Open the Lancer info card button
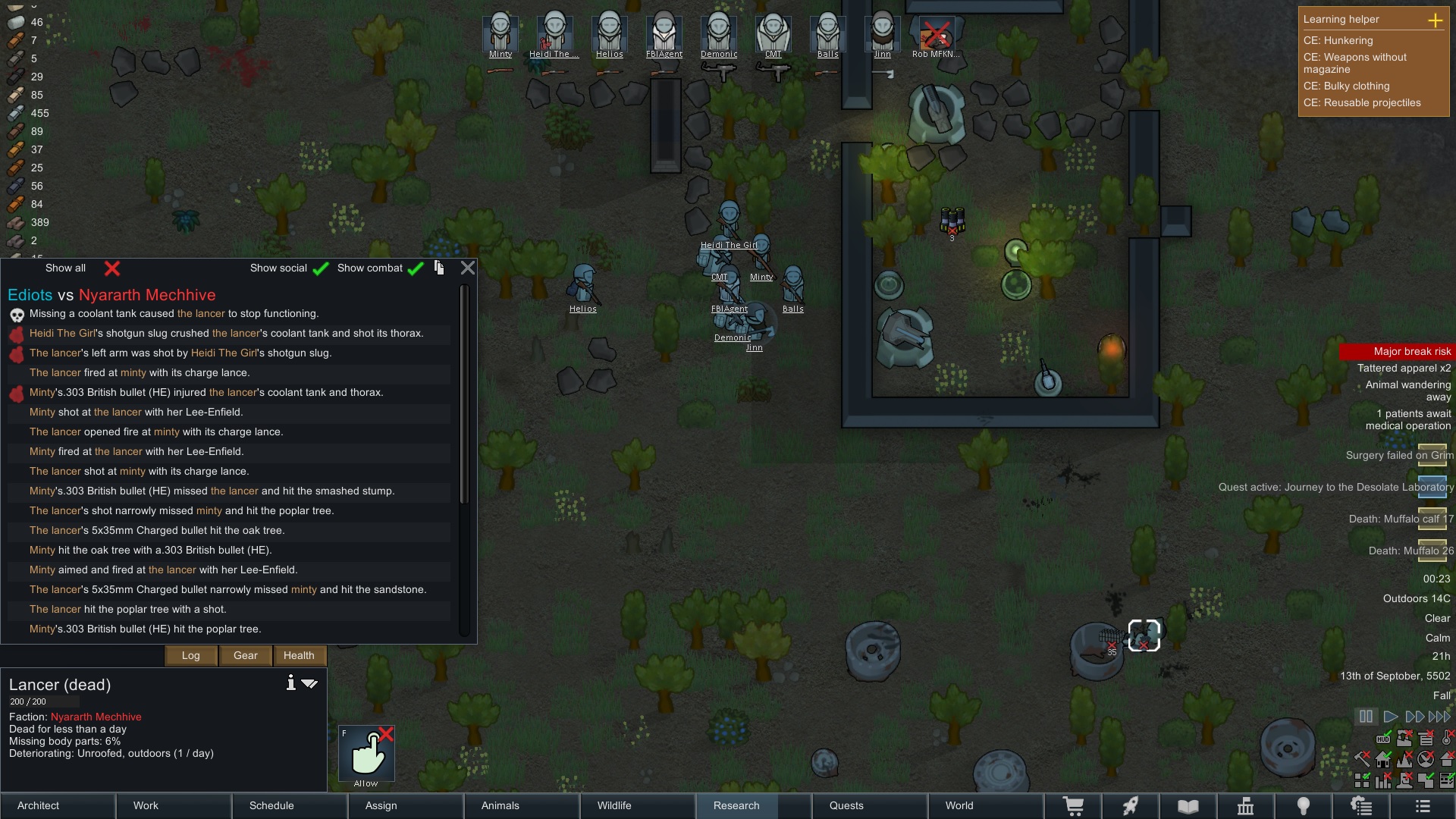The width and height of the screenshot is (1456, 819). (290, 683)
